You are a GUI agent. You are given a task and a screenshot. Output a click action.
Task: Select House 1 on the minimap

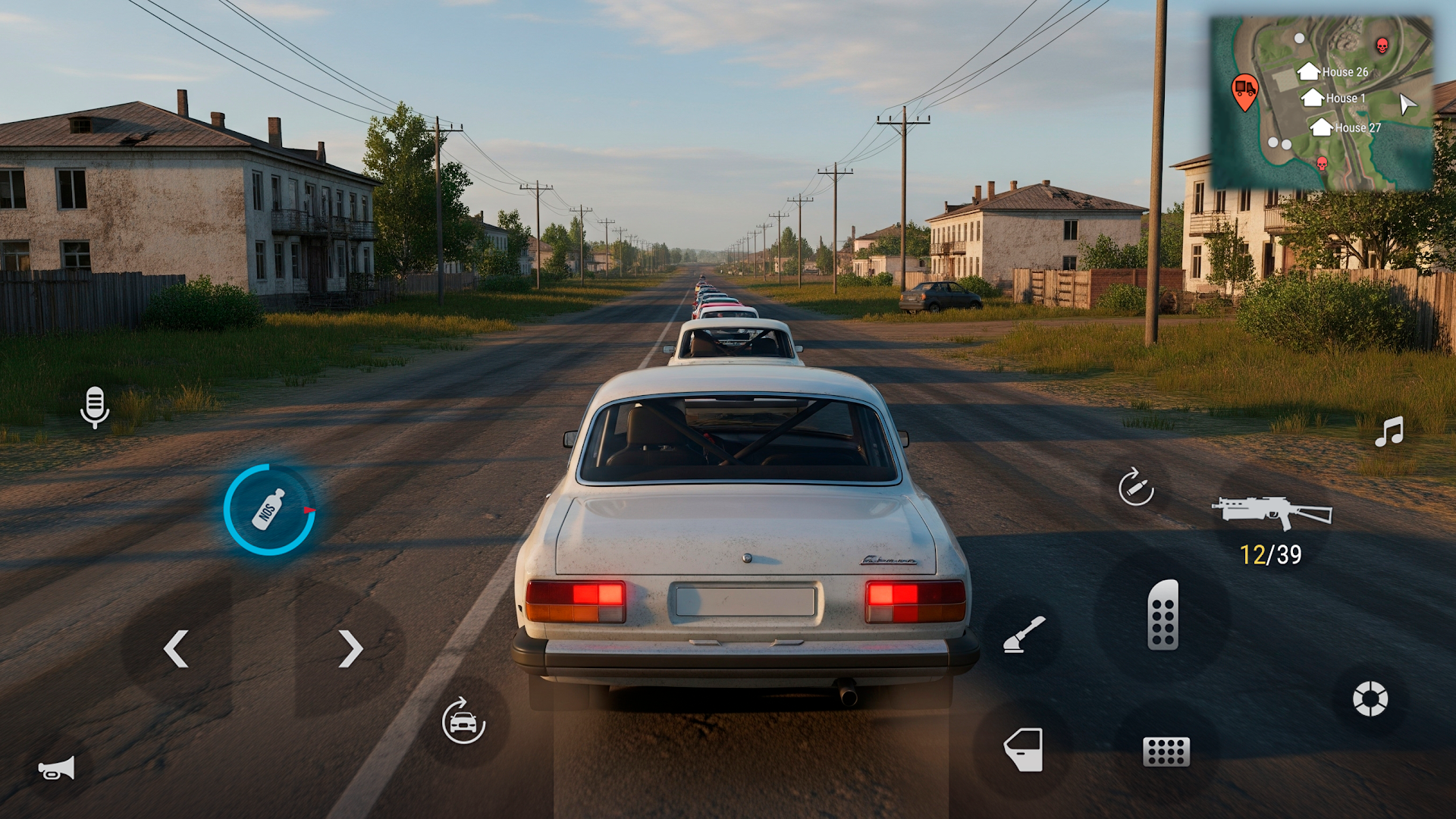click(1314, 99)
